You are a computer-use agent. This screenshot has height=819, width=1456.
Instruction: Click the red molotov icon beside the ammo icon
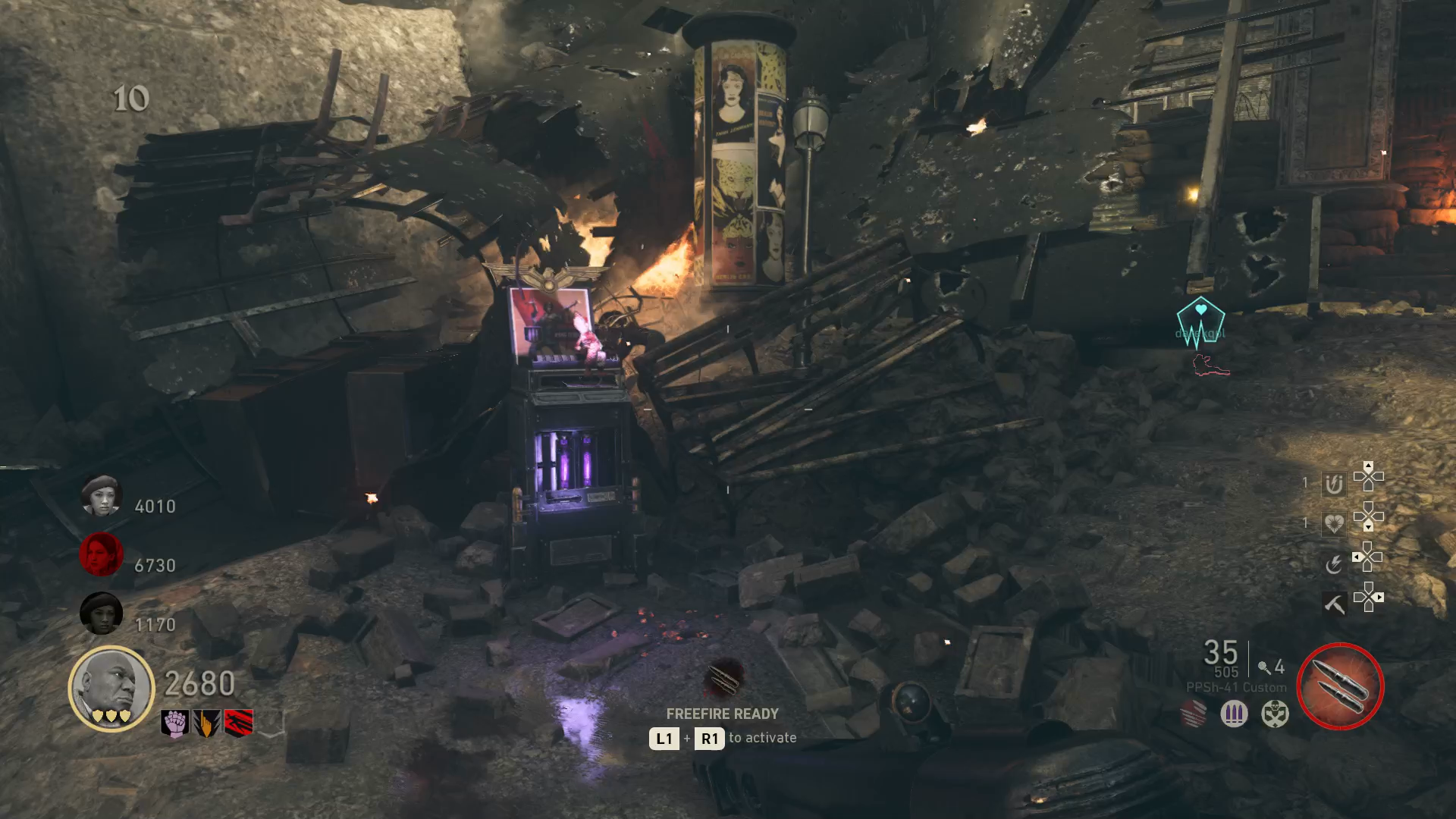[1193, 714]
